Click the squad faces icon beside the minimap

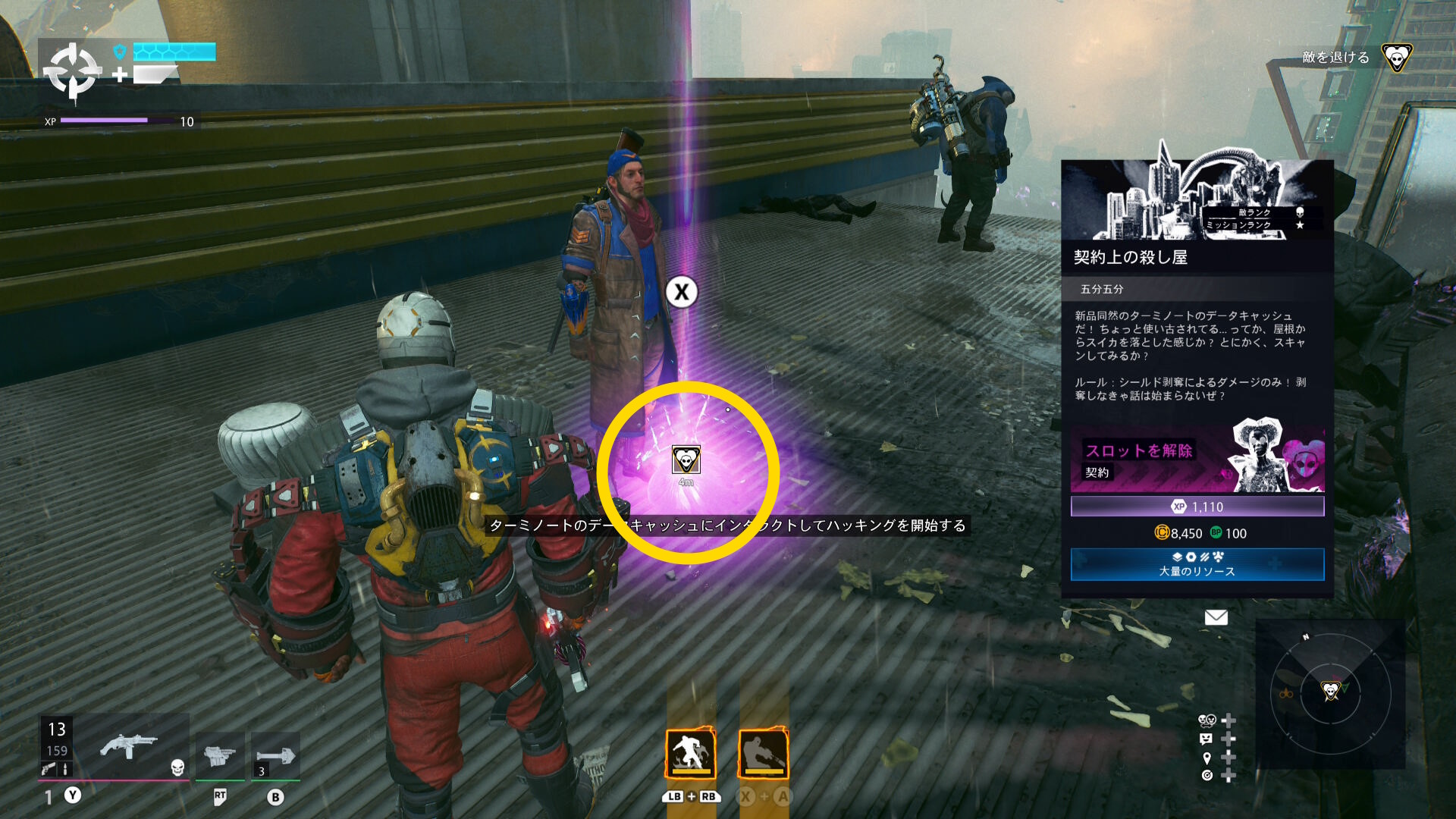pyautogui.click(x=1207, y=720)
